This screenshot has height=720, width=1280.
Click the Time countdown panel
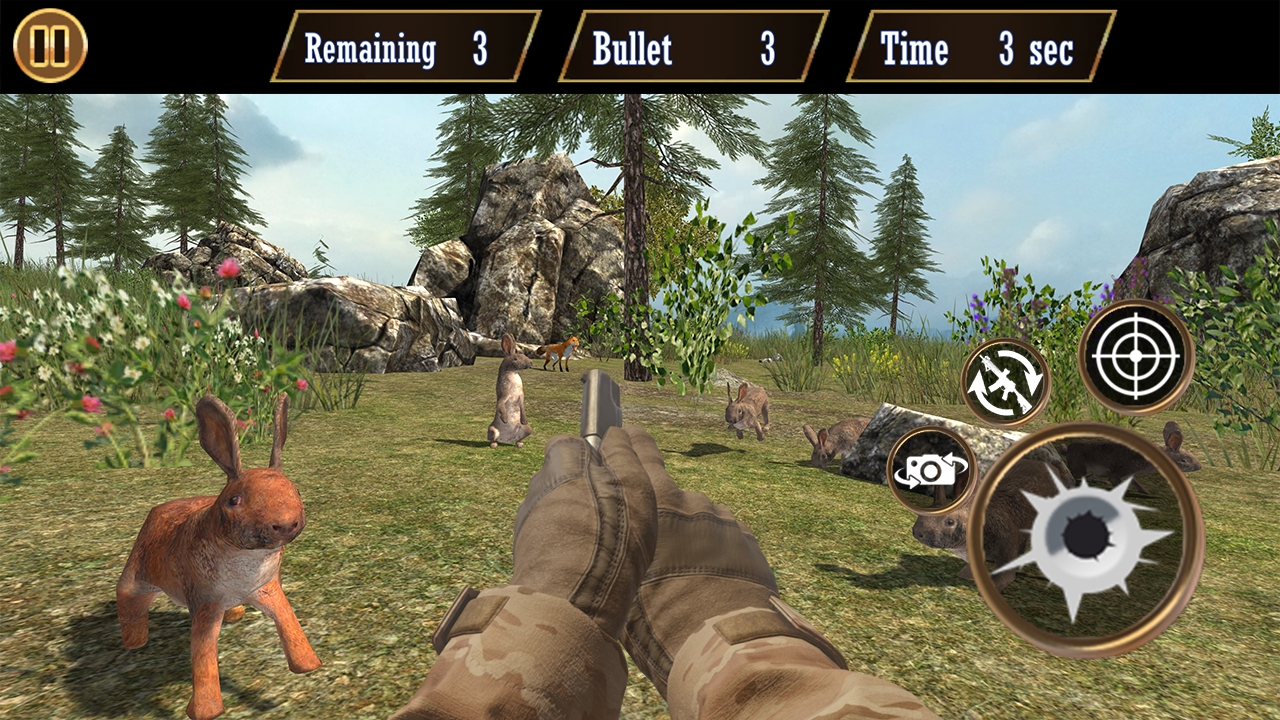click(x=975, y=45)
